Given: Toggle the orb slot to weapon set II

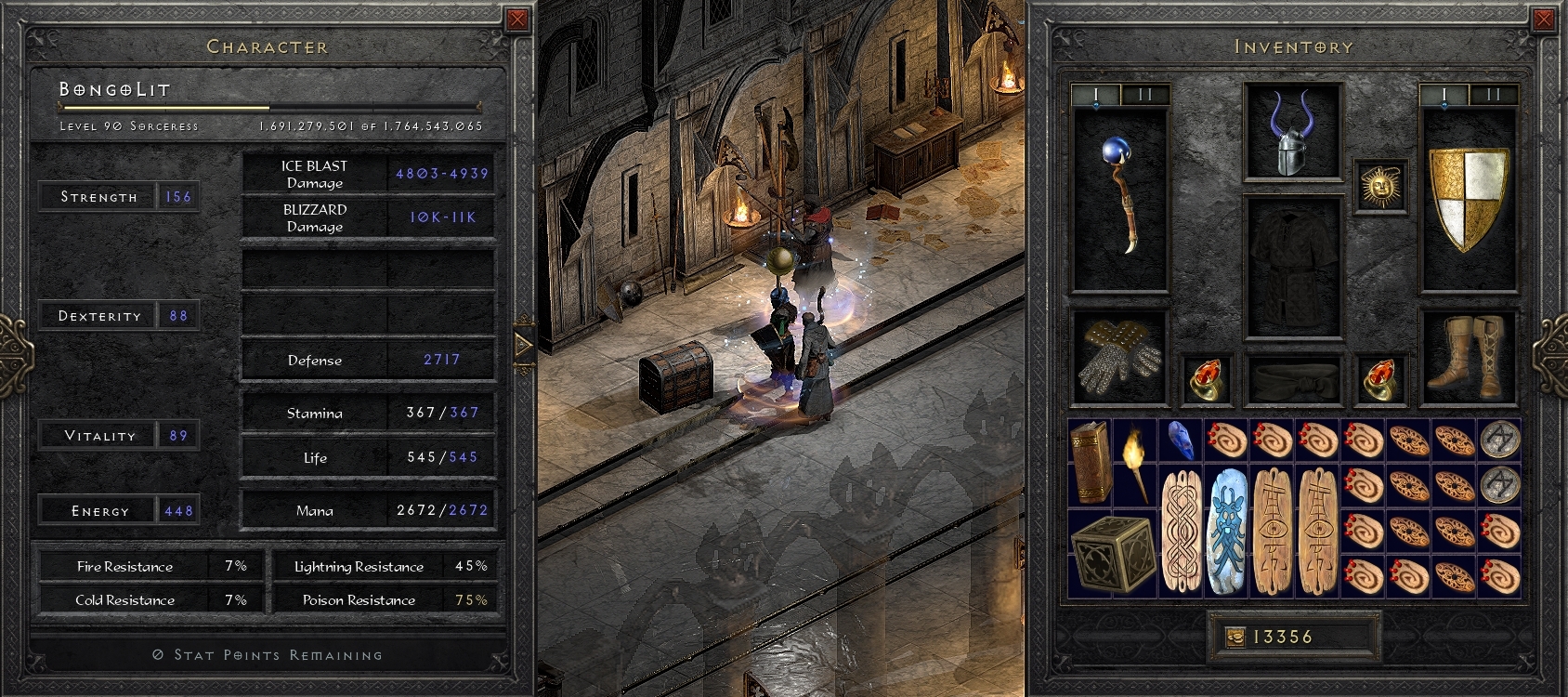Looking at the screenshot, I should (1143, 94).
